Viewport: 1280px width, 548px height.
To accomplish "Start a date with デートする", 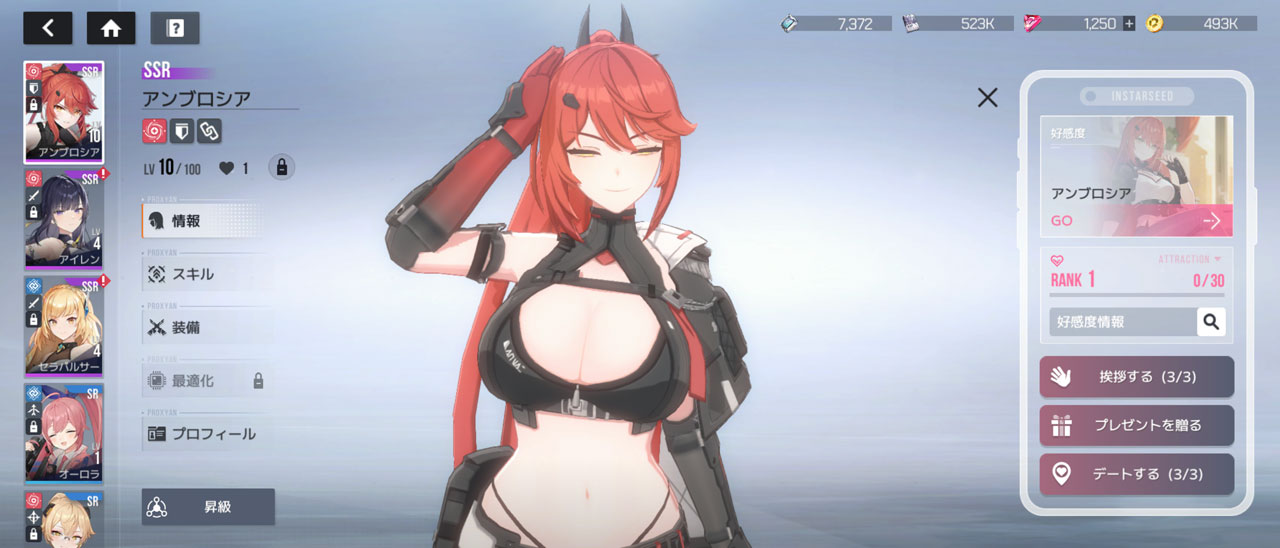I will click(1136, 474).
